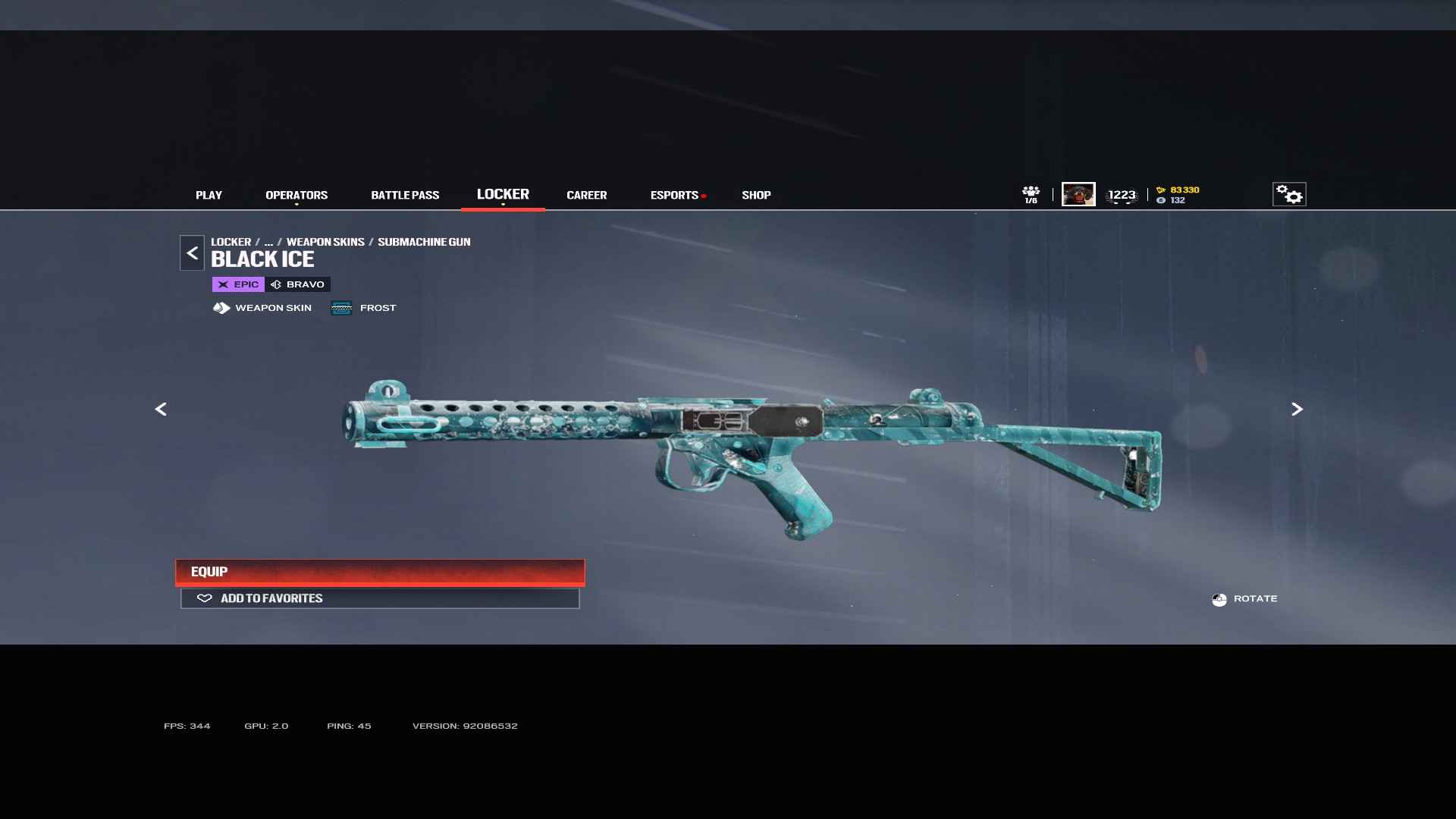Click the player profile avatar
This screenshot has height=819, width=1456.
[1078, 194]
